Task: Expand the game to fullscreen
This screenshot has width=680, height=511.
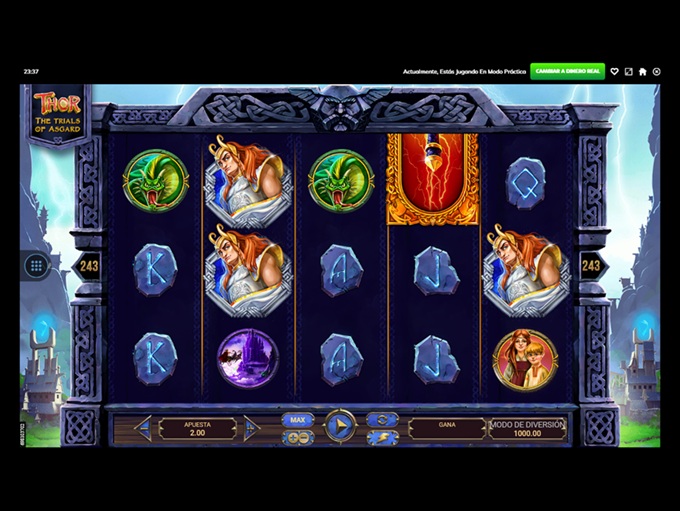Action: (629, 72)
